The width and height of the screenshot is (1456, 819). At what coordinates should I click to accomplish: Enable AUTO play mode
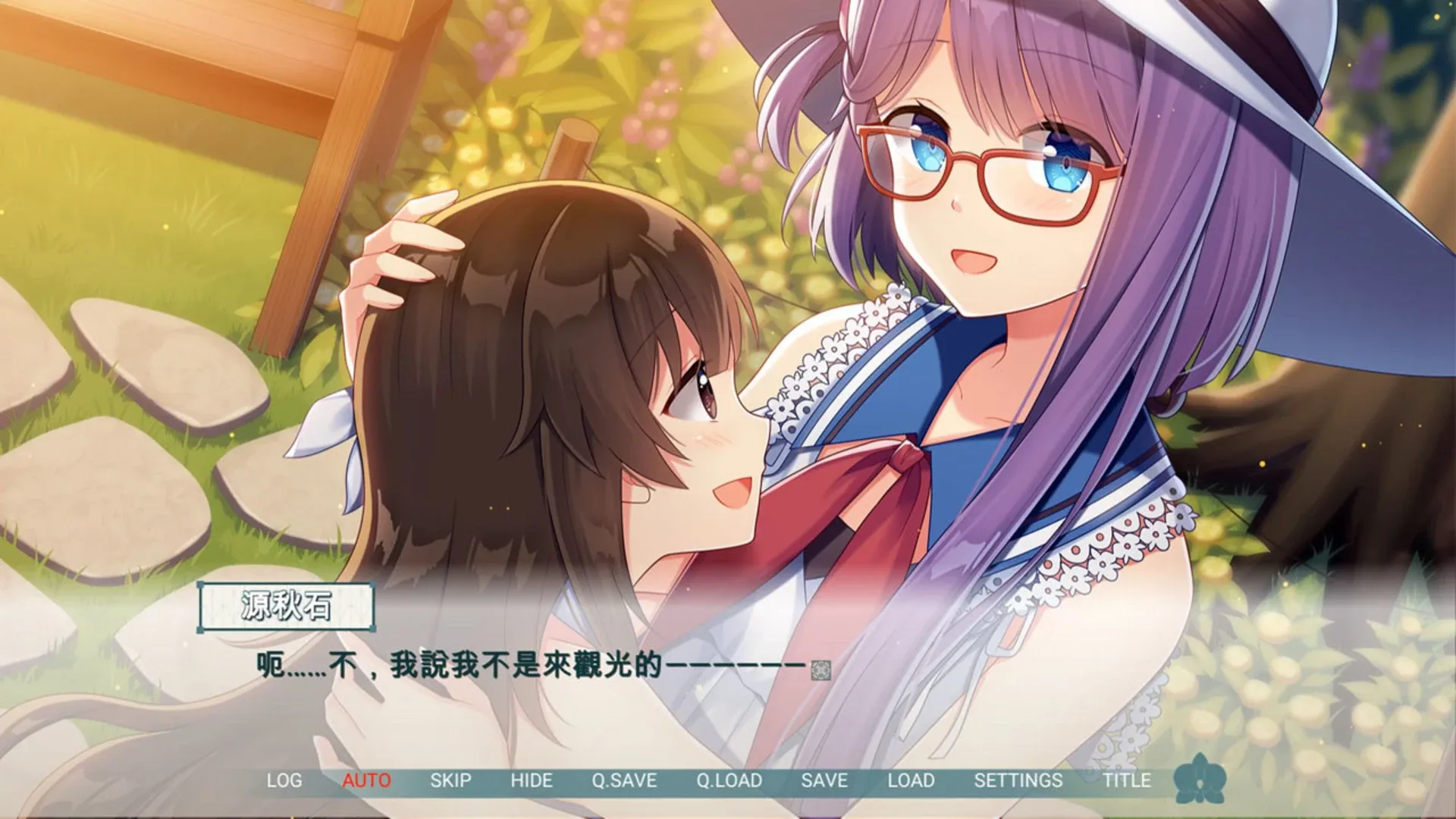pyautogui.click(x=365, y=780)
